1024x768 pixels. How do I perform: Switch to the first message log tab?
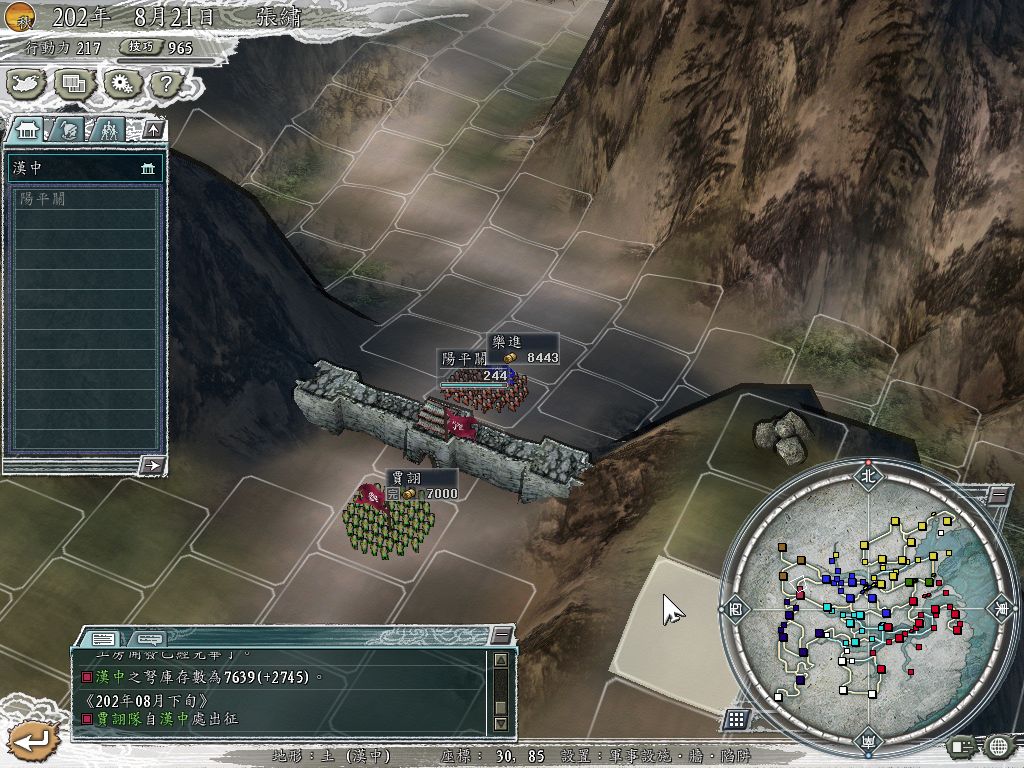click(103, 638)
